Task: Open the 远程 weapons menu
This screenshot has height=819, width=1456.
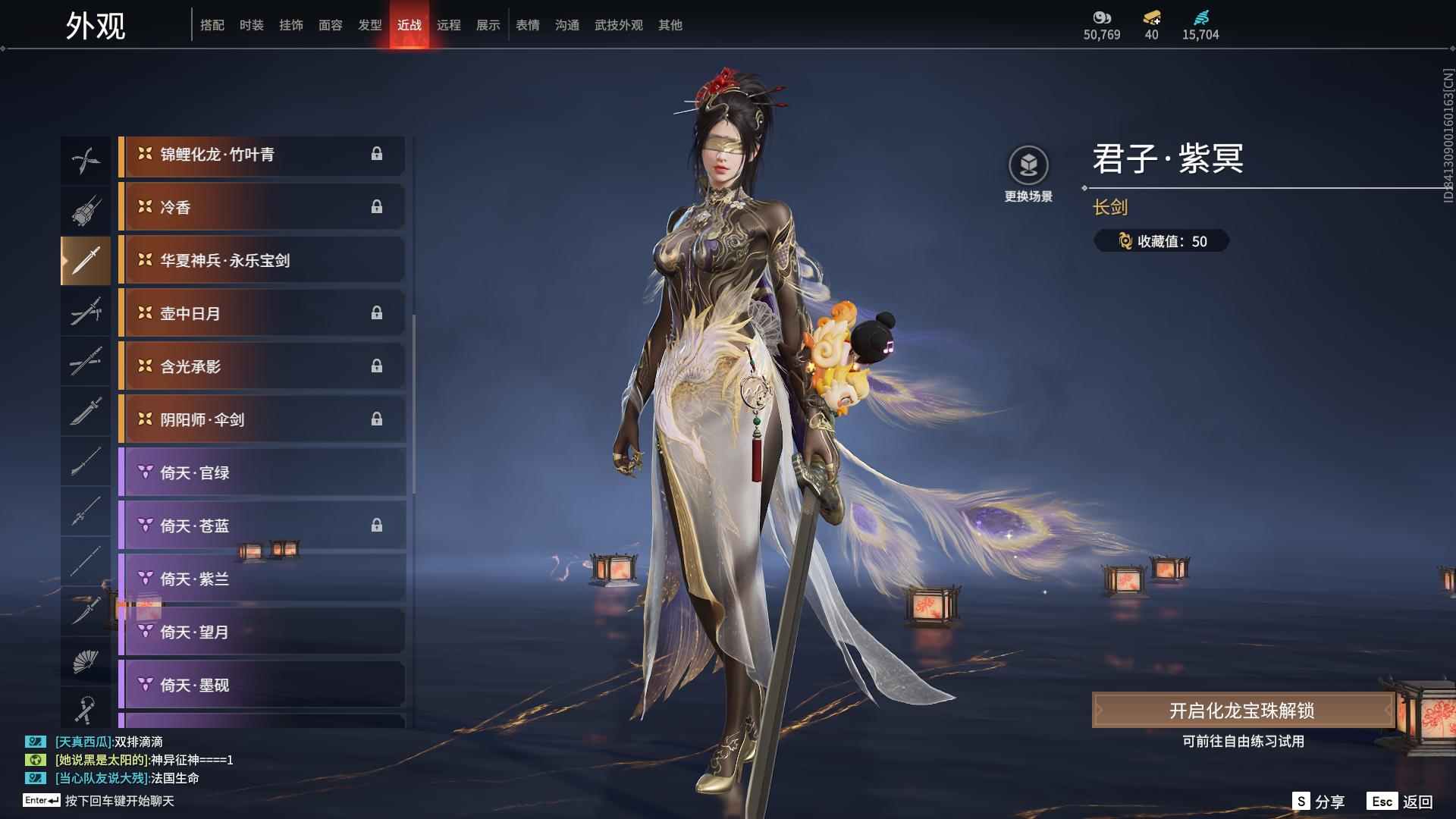Action: pos(450,24)
